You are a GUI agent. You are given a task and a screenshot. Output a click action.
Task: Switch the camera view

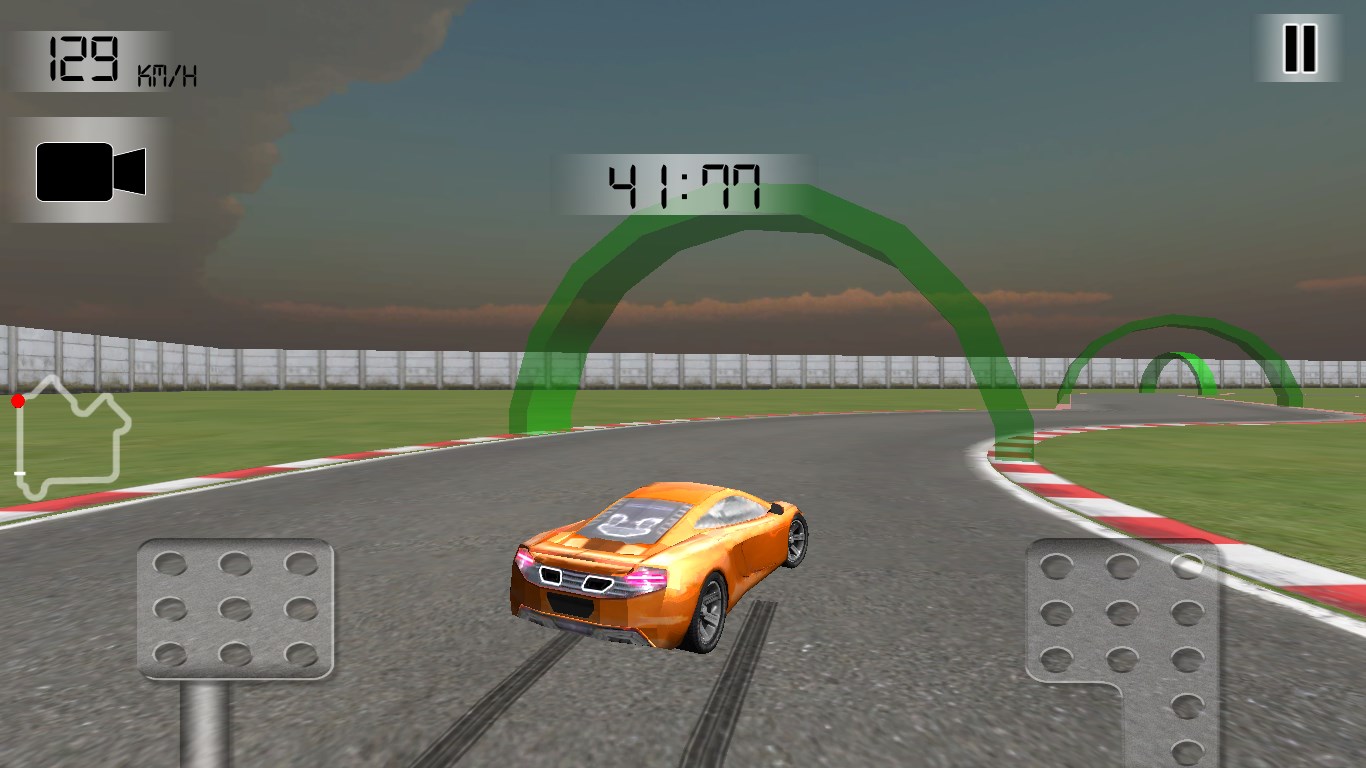point(90,171)
